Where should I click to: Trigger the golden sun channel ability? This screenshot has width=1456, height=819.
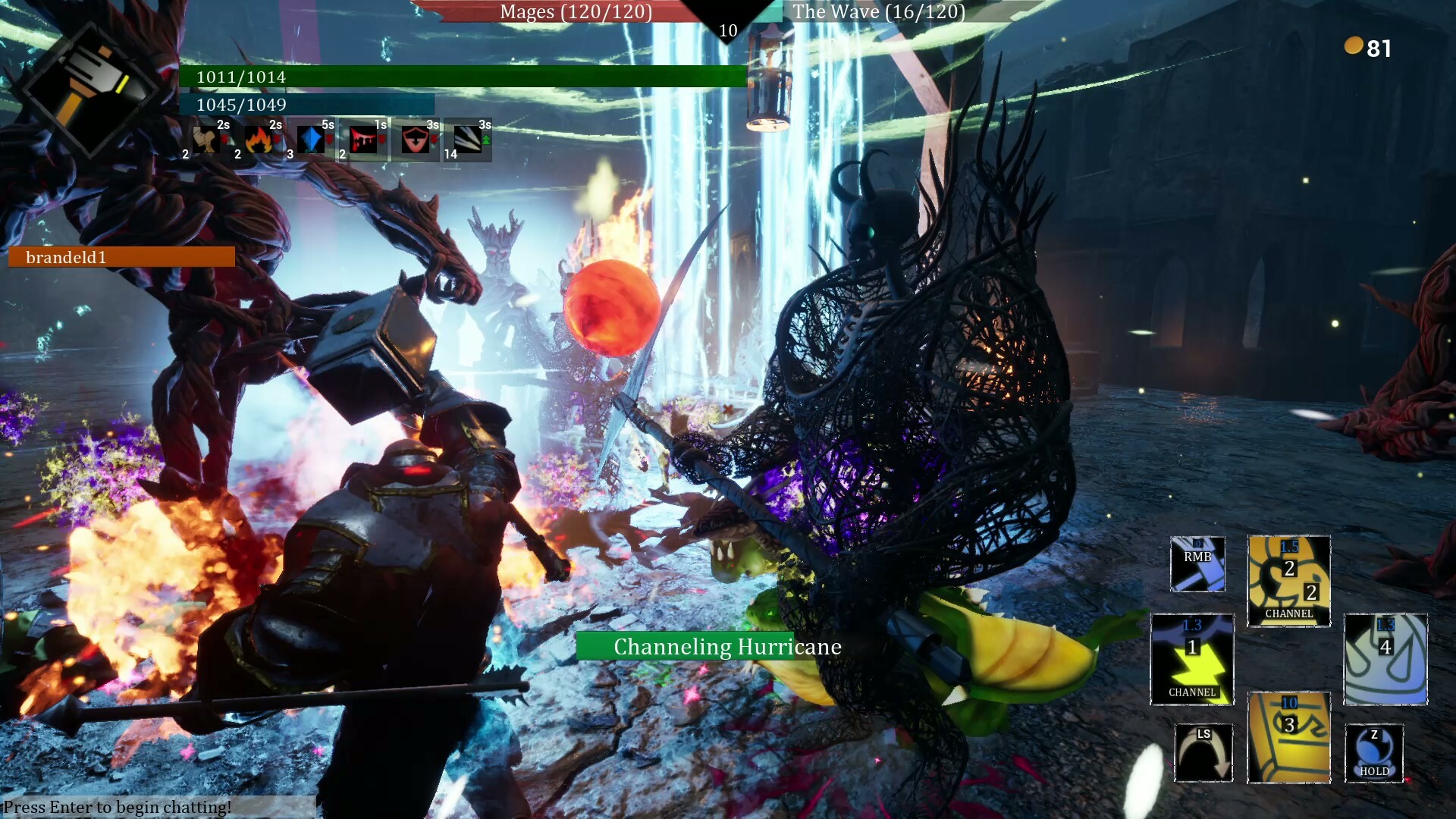(1288, 581)
